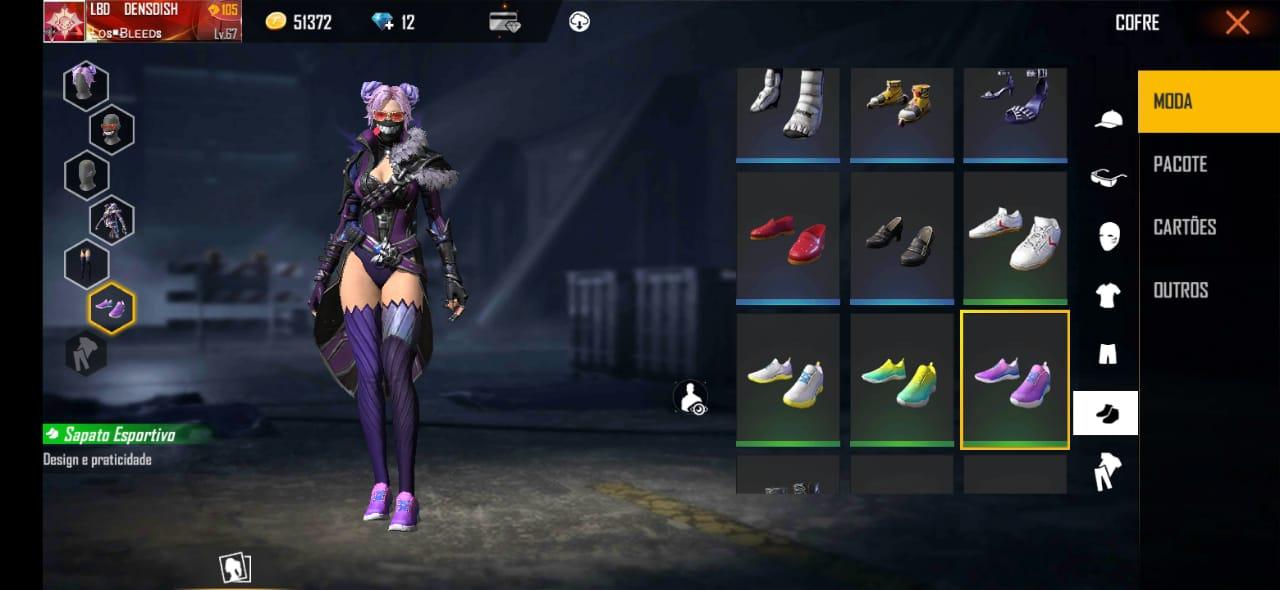Equip the white sneakers with red stripe
The height and width of the screenshot is (590, 1280).
1014,238
